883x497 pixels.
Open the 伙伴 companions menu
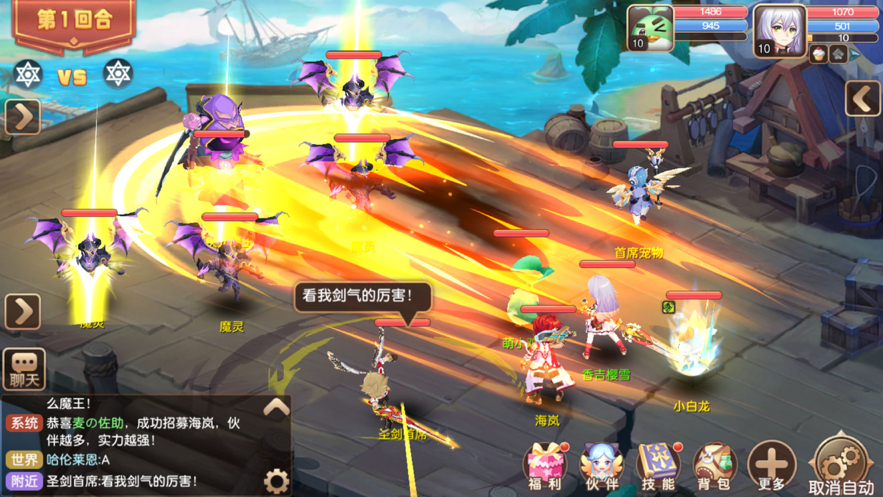coord(600,464)
